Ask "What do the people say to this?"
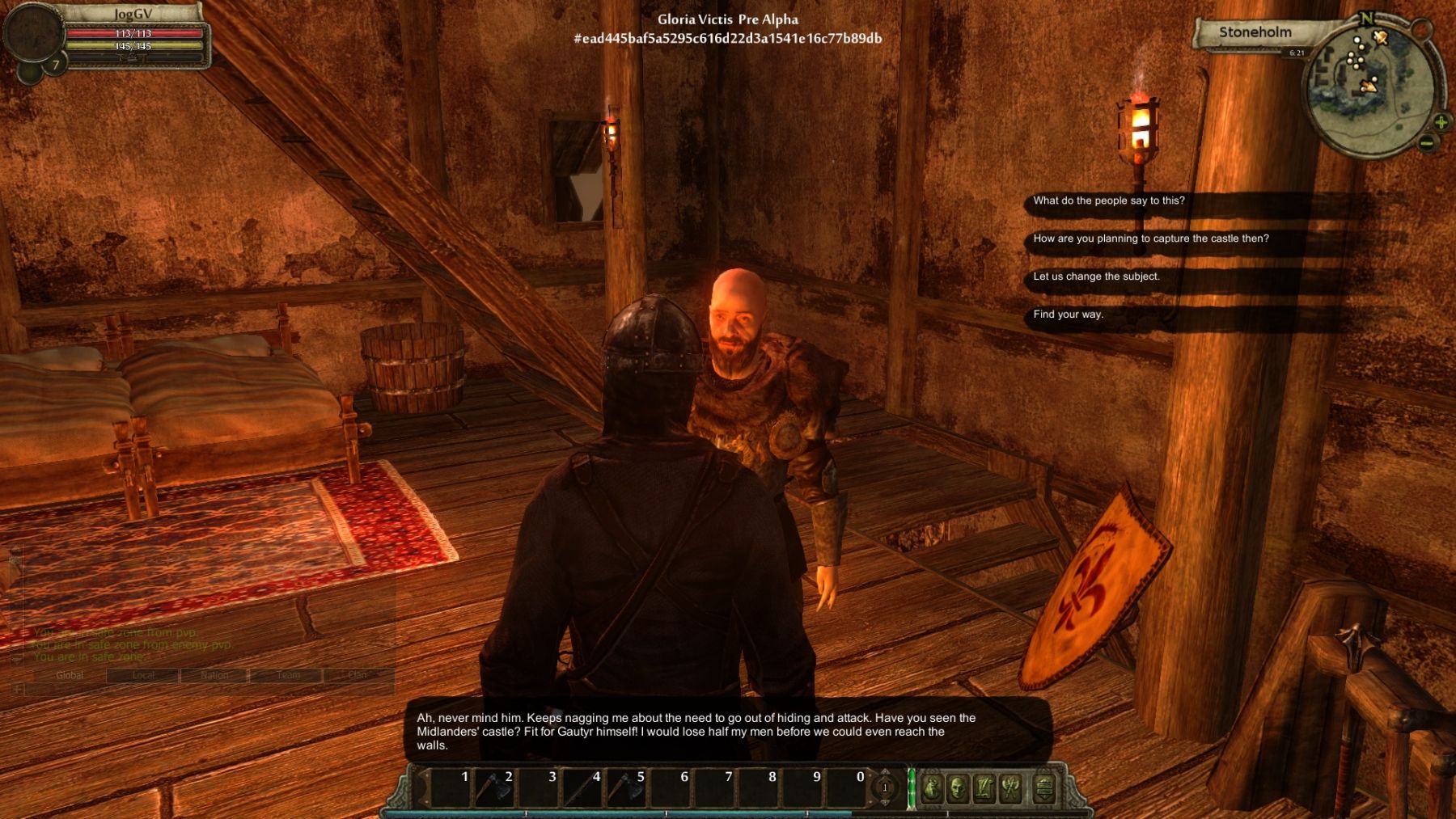 (1108, 201)
